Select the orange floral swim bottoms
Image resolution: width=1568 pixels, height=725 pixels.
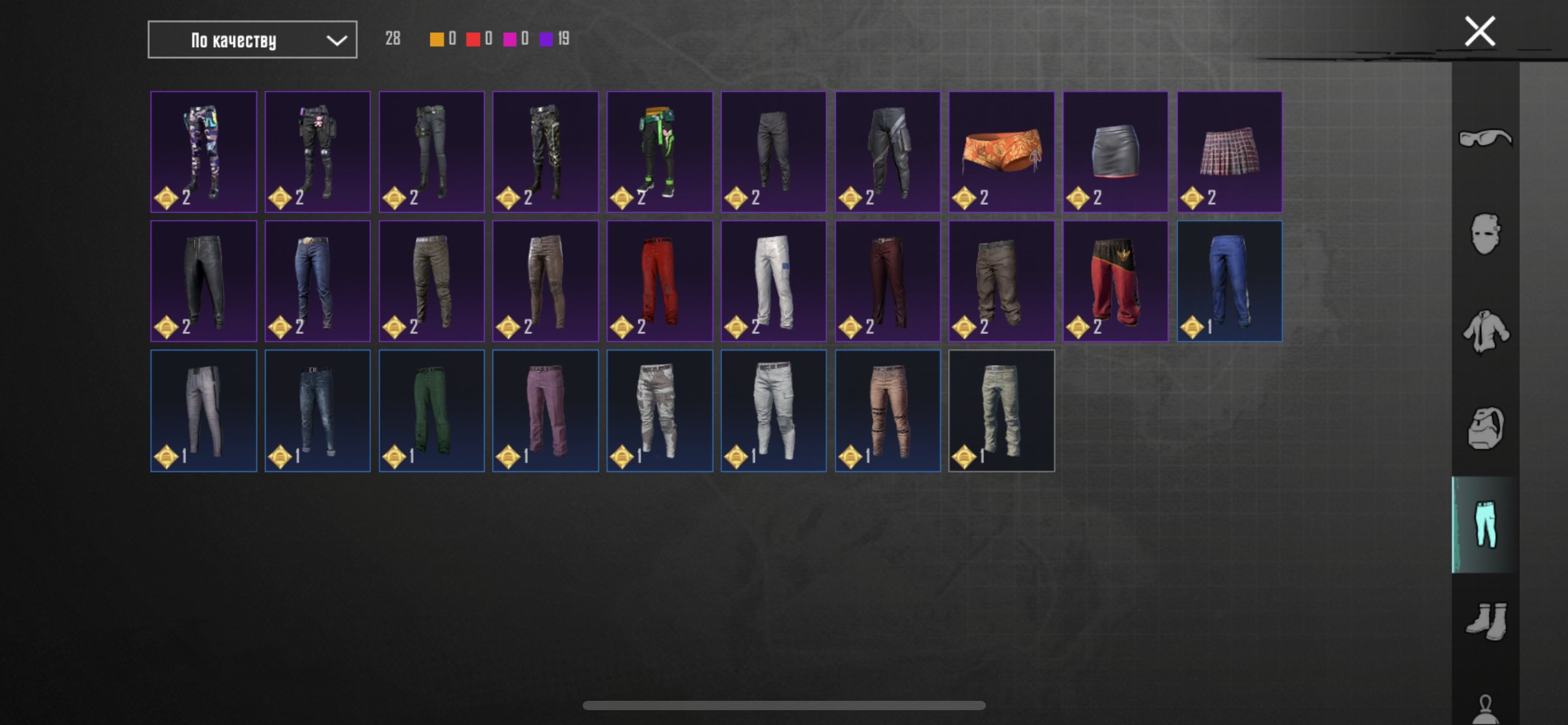(1001, 152)
